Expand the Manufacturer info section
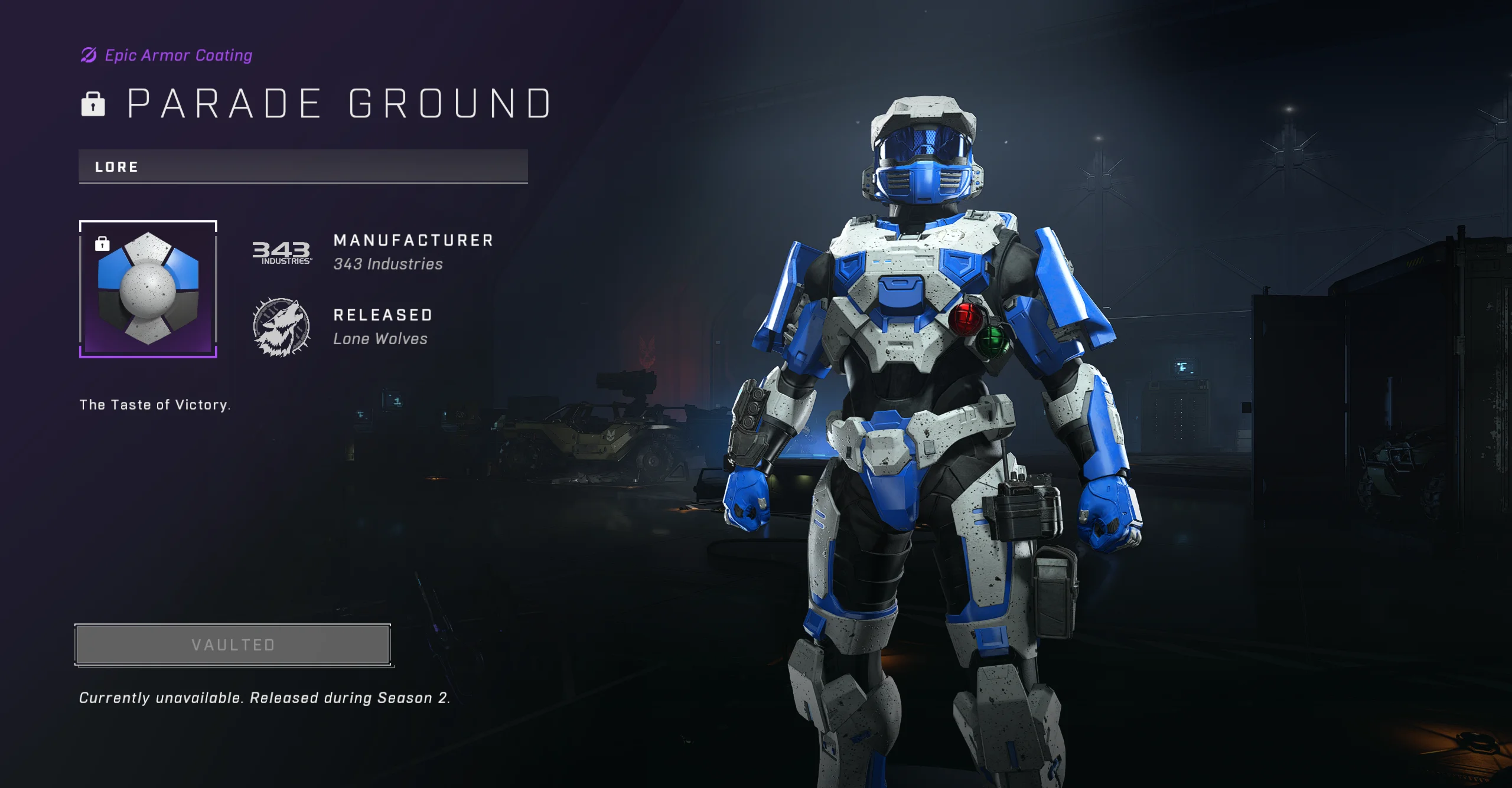The height and width of the screenshot is (788, 1512). (x=412, y=240)
